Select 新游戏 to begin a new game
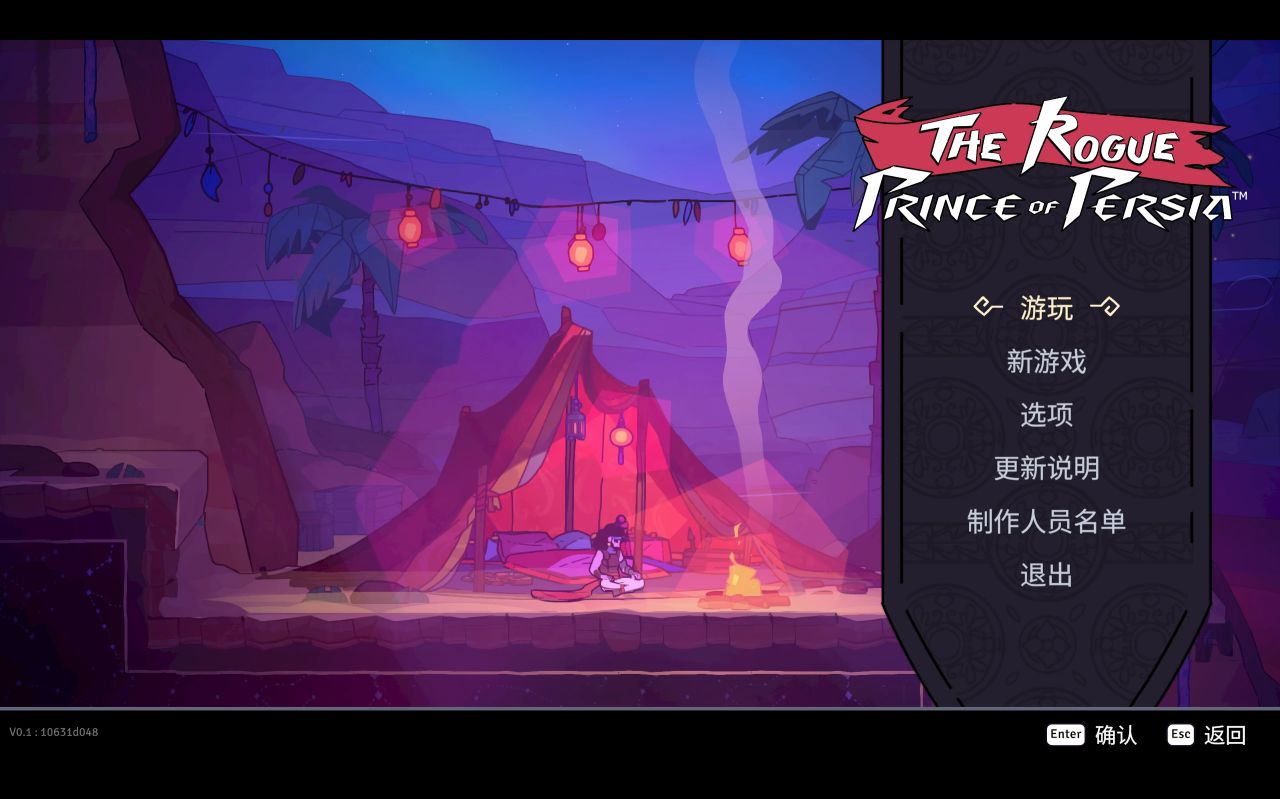Screen dimensions: 1280x799 click(x=1045, y=363)
